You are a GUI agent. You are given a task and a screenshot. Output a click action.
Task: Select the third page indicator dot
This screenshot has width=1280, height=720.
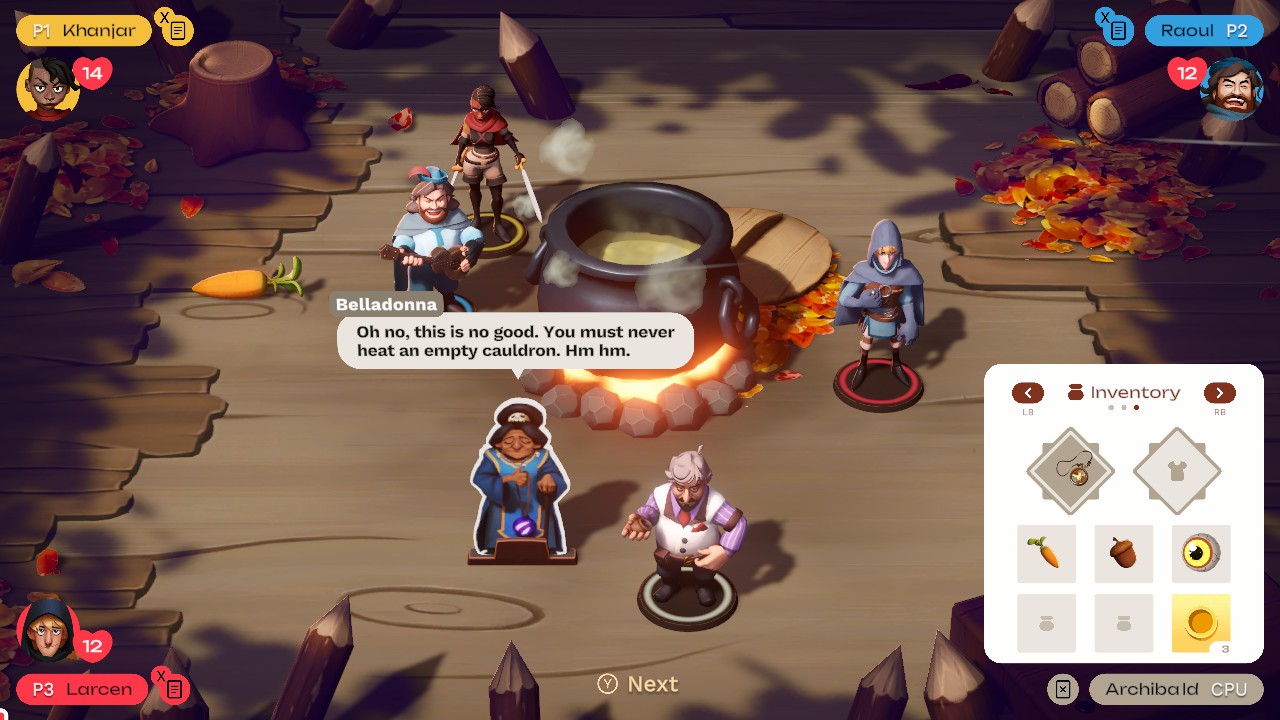tap(1134, 409)
